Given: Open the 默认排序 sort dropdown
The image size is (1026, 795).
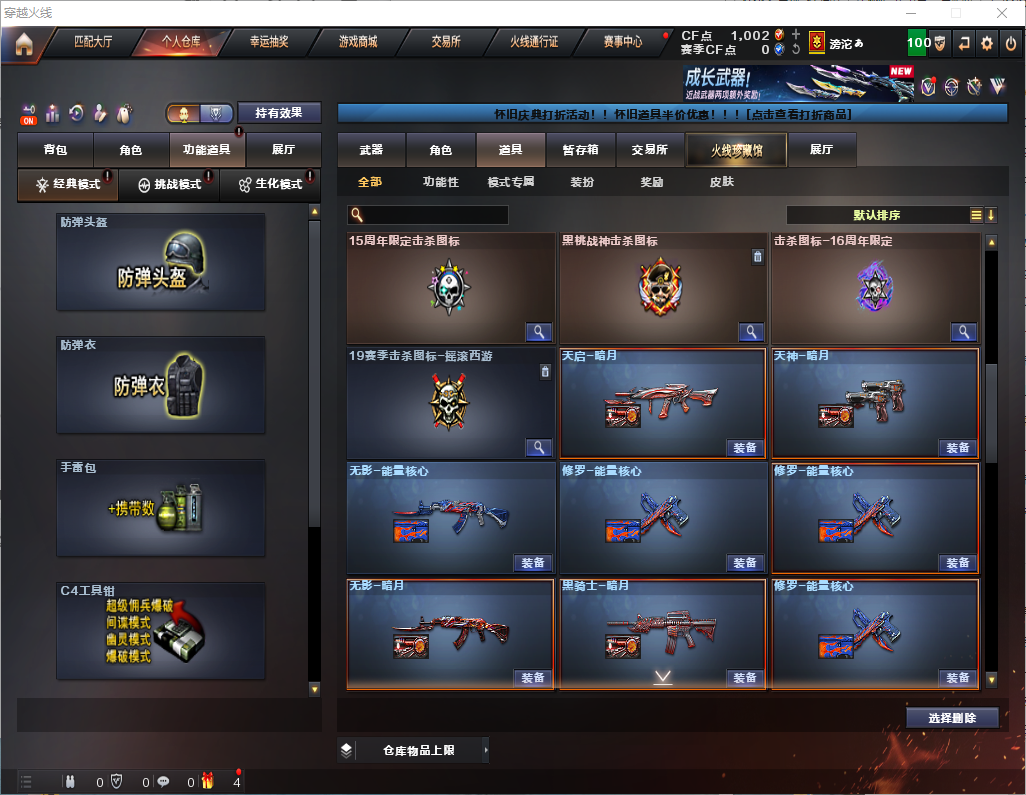Looking at the screenshot, I should [x=876, y=215].
